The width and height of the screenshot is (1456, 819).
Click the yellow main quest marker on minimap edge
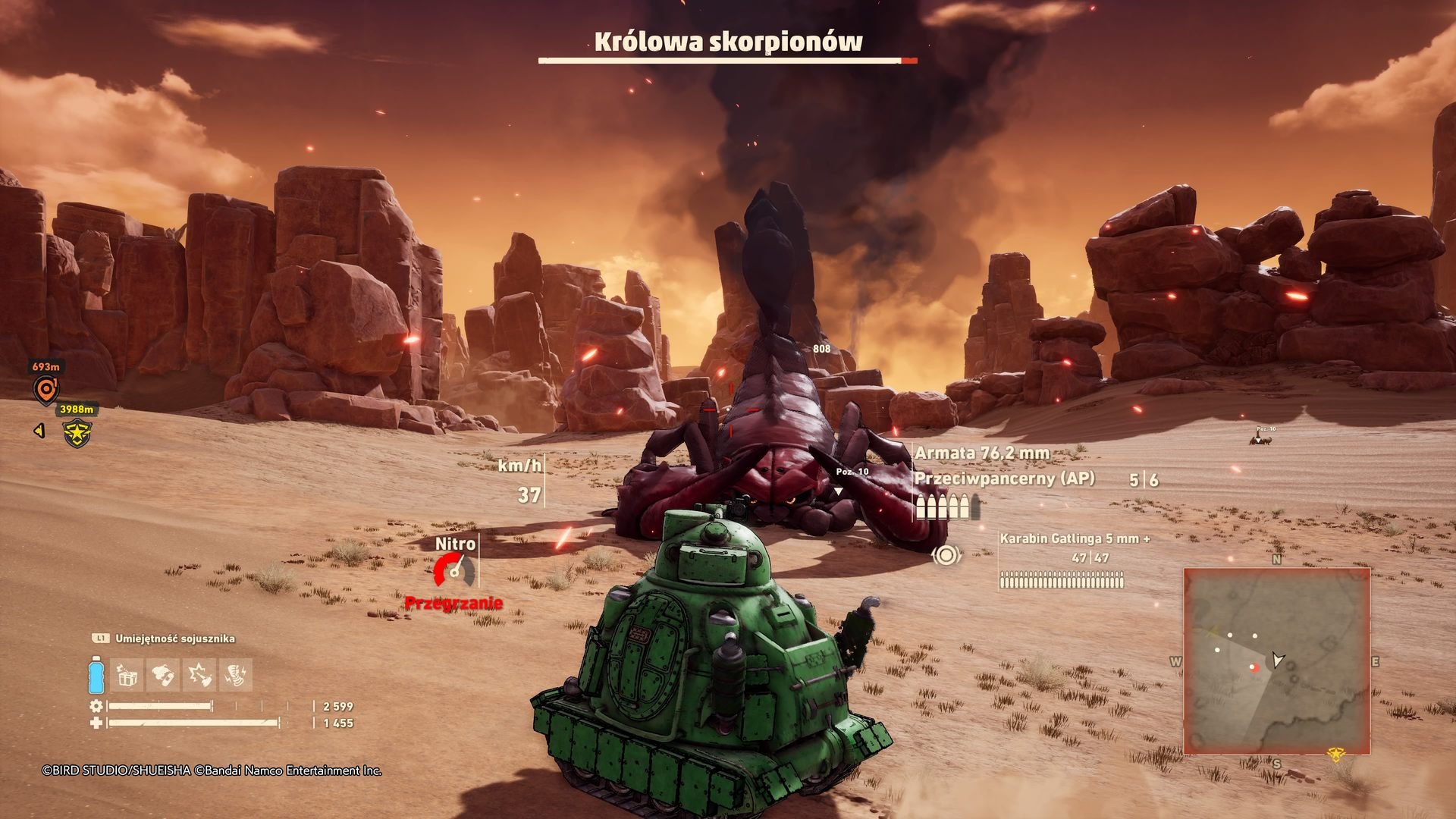tap(1335, 754)
